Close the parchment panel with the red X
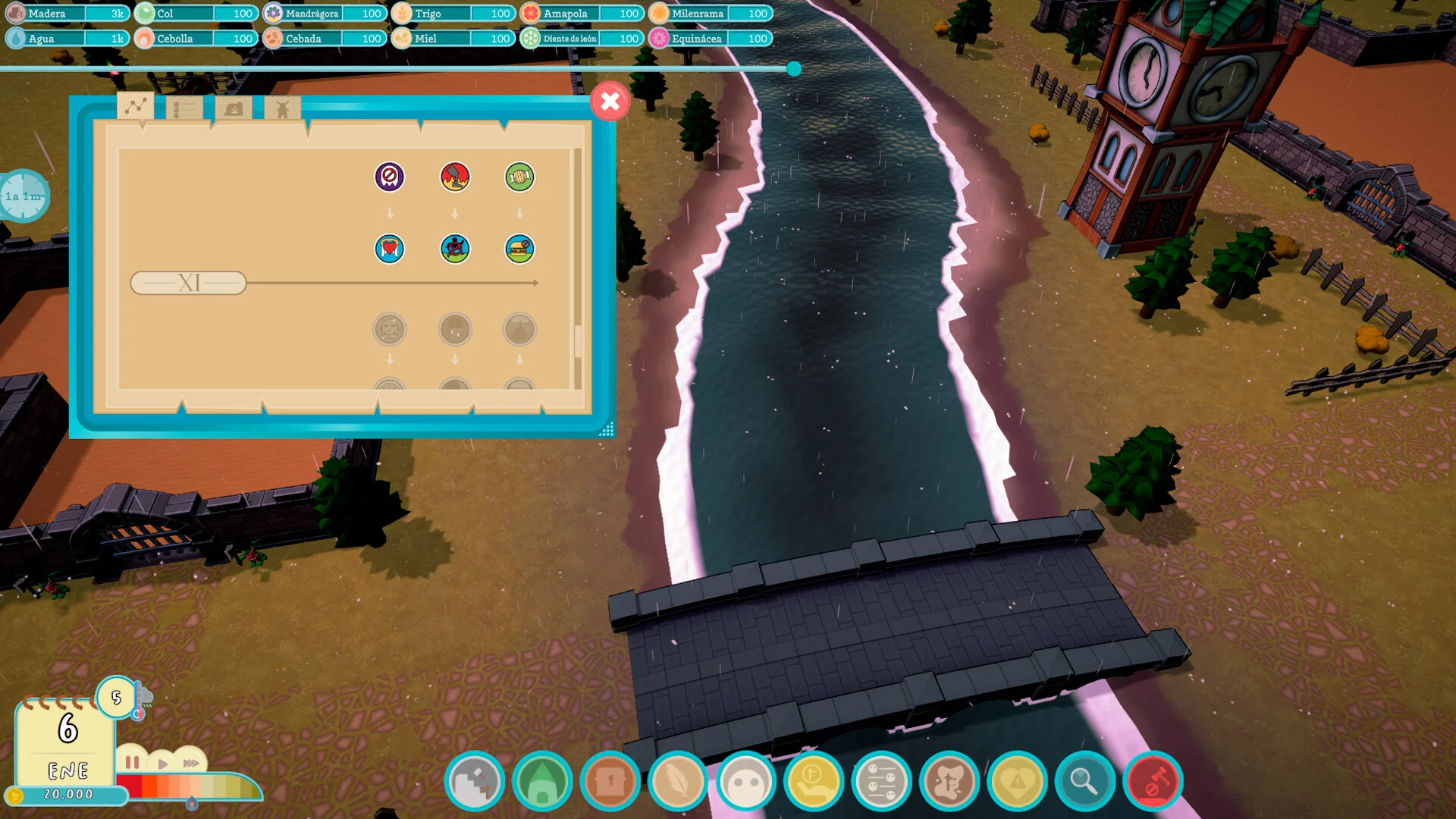 [610, 102]
